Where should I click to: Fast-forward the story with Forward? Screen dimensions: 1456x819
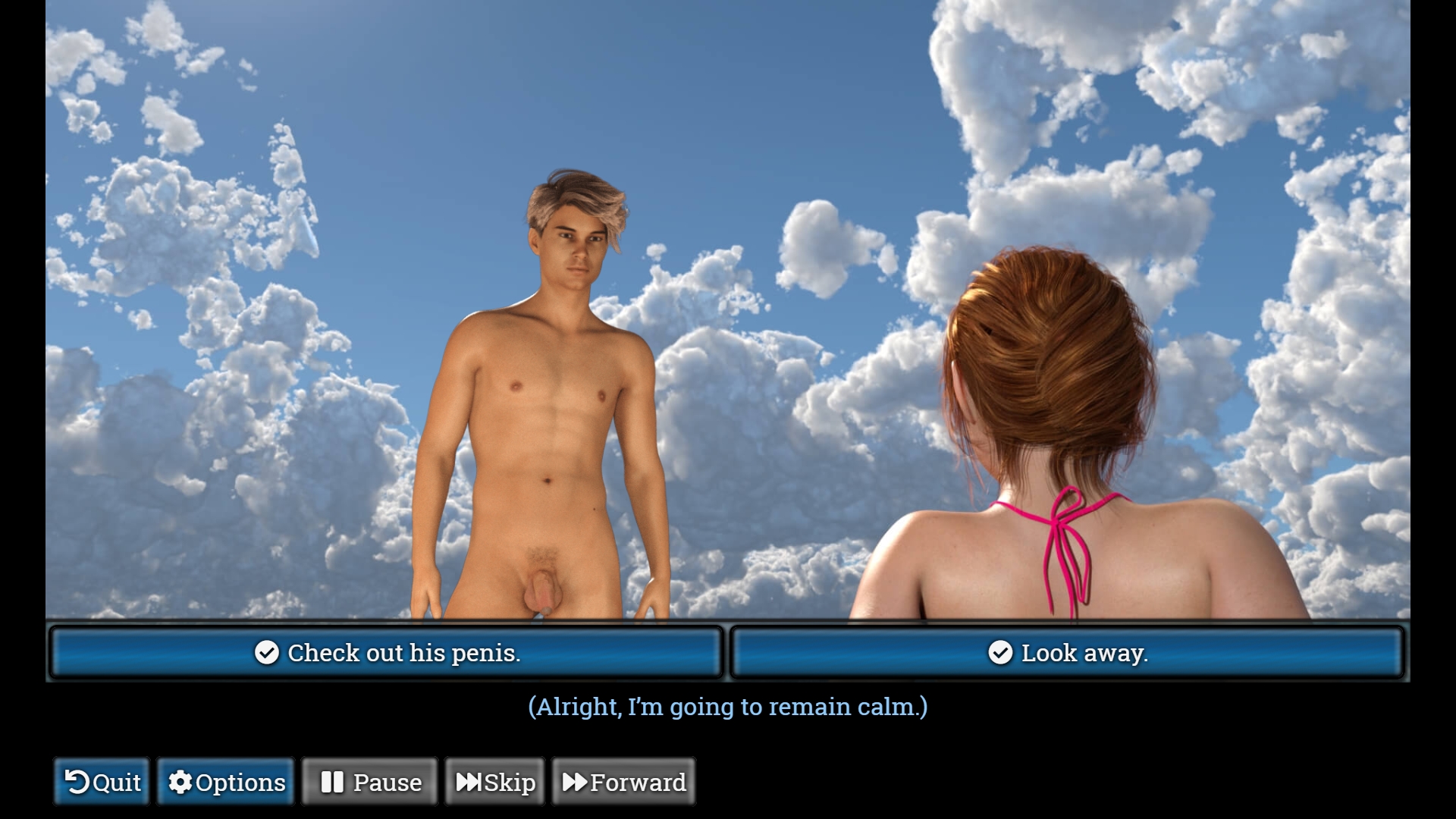click(624, 782)
